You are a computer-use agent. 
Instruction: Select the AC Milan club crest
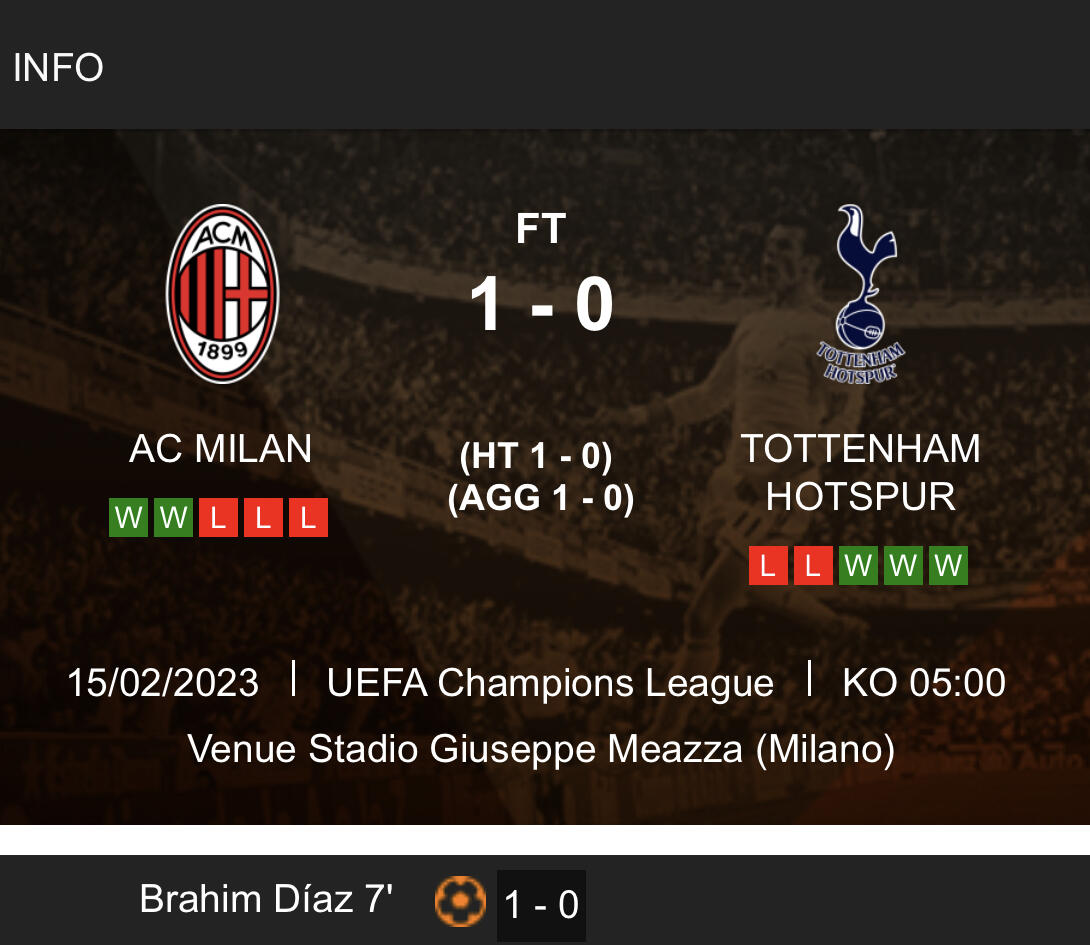tap(222, 293)
